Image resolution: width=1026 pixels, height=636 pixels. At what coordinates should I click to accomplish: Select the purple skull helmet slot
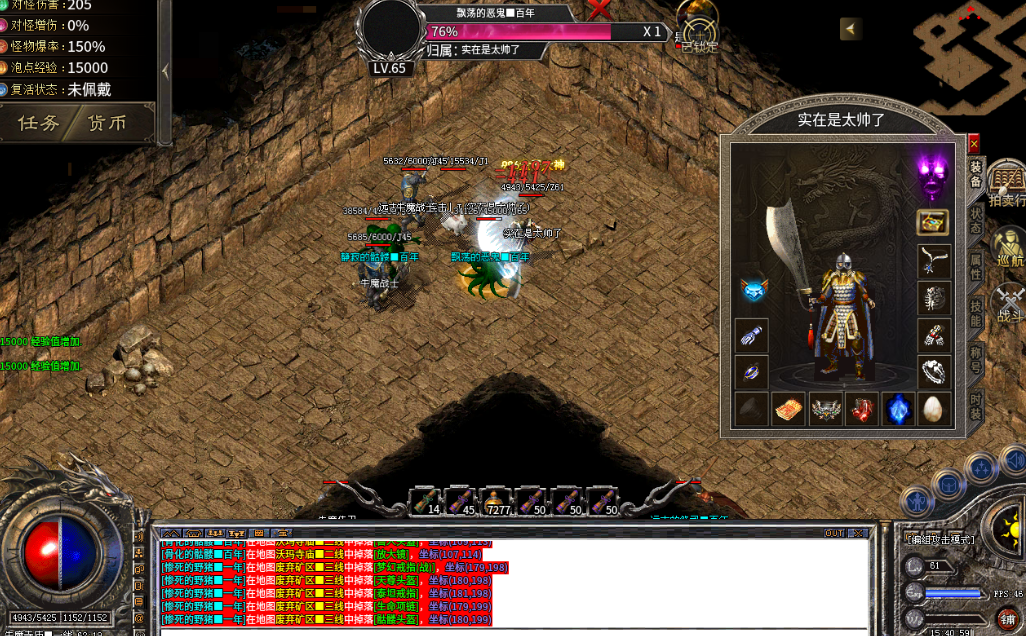(933, 177)
